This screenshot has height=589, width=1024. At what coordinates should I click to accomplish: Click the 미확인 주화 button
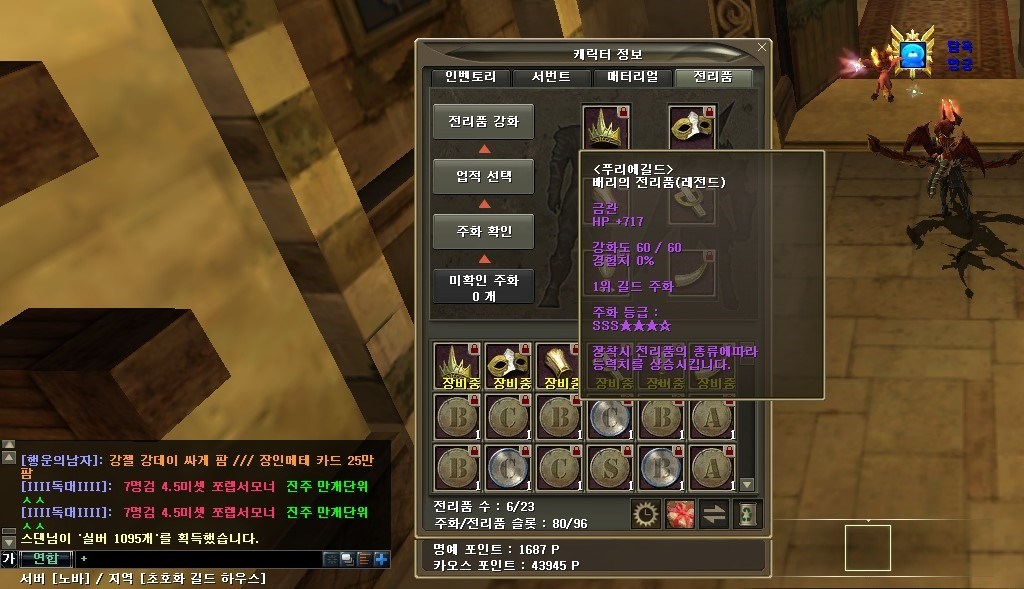(483, 286)
